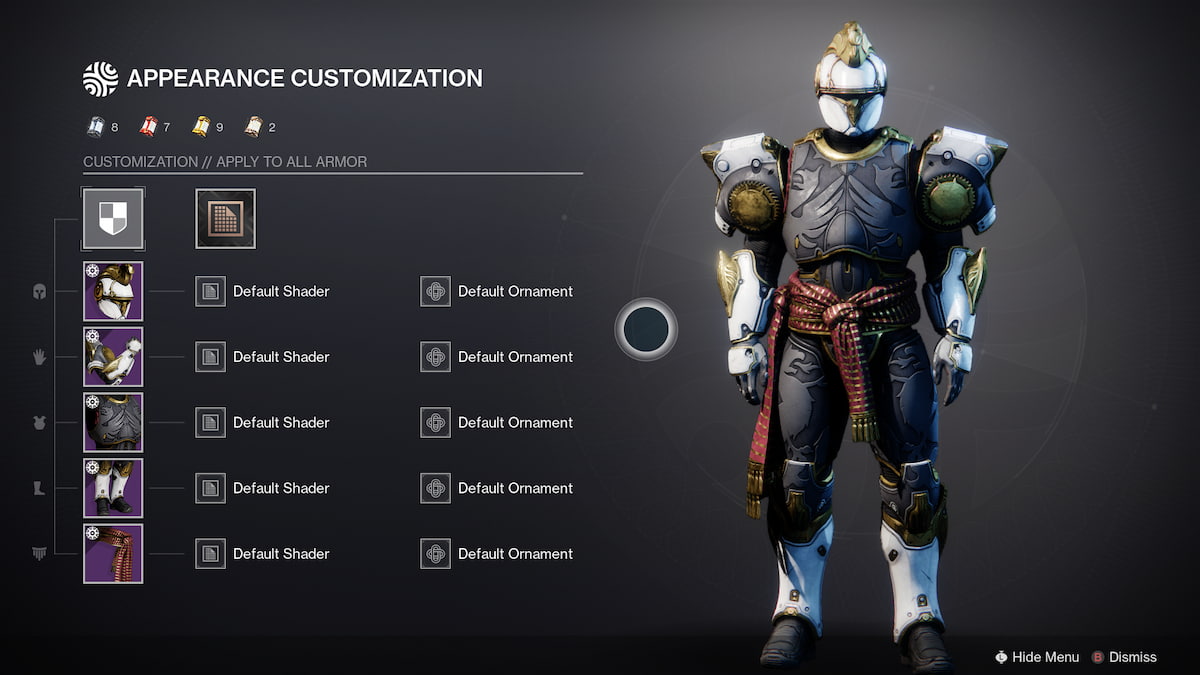Select the shield icon apply-to-all slot

point(113,218)
